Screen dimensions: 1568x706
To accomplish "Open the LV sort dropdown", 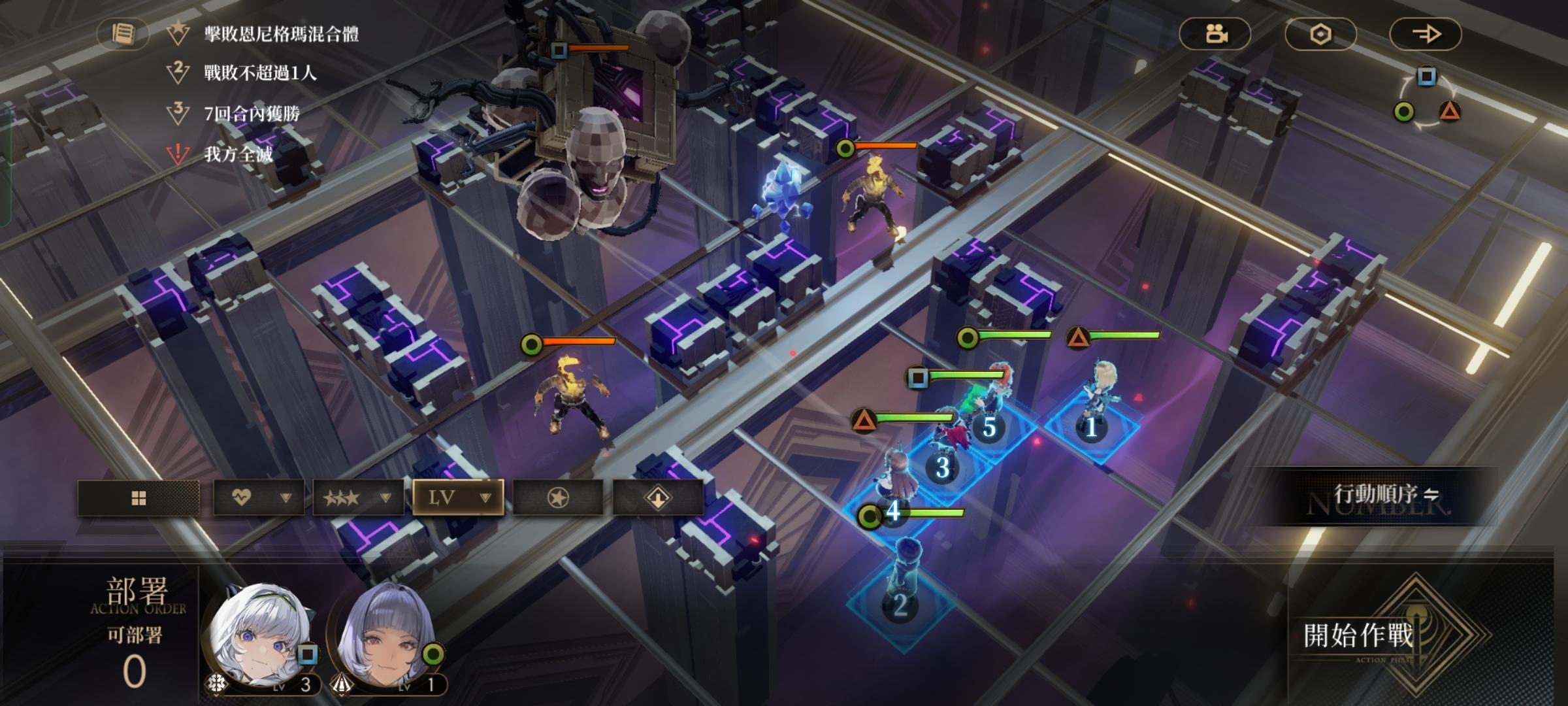I will (458, 498).
